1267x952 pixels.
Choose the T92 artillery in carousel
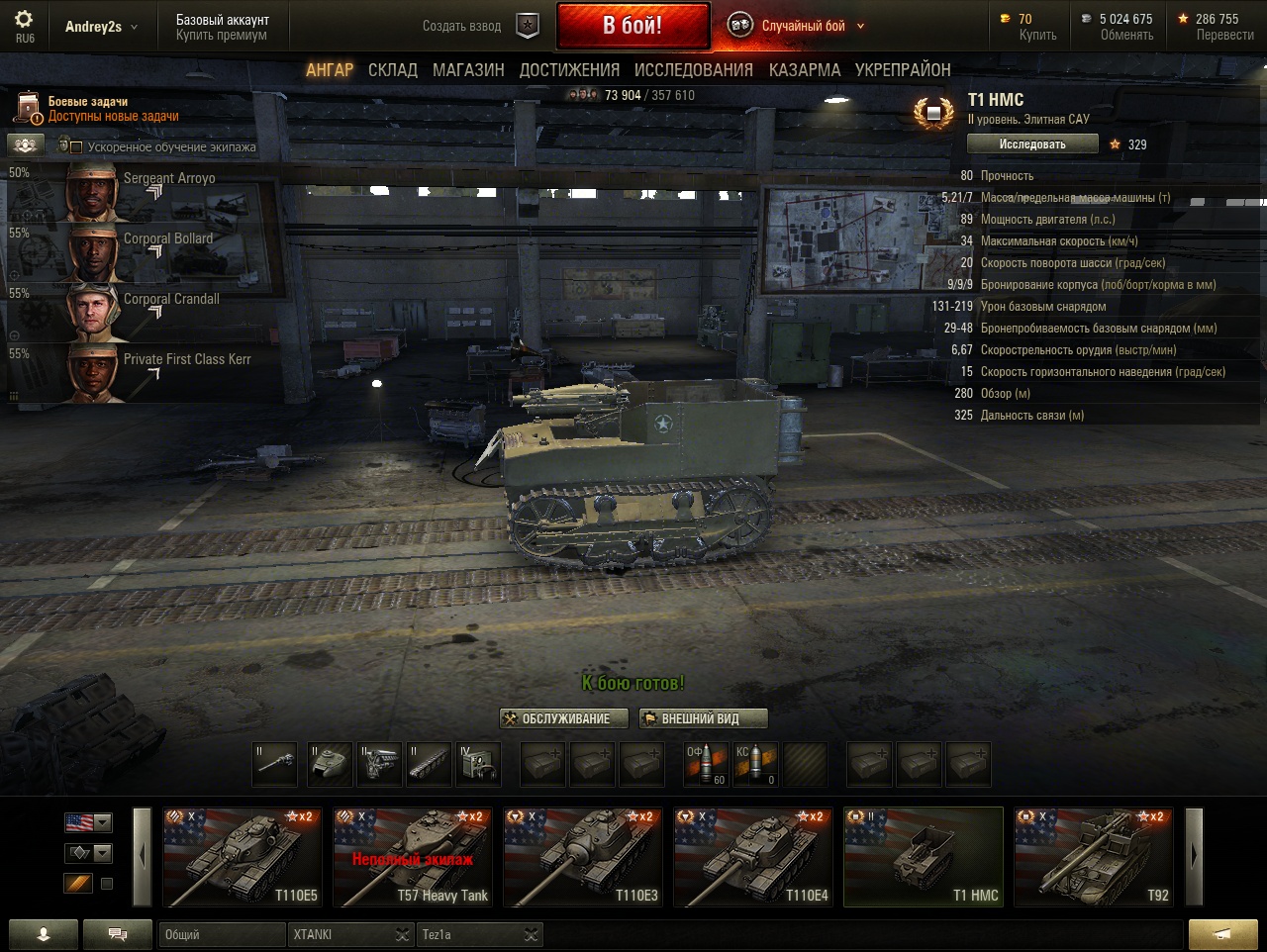pos(1093,857)
